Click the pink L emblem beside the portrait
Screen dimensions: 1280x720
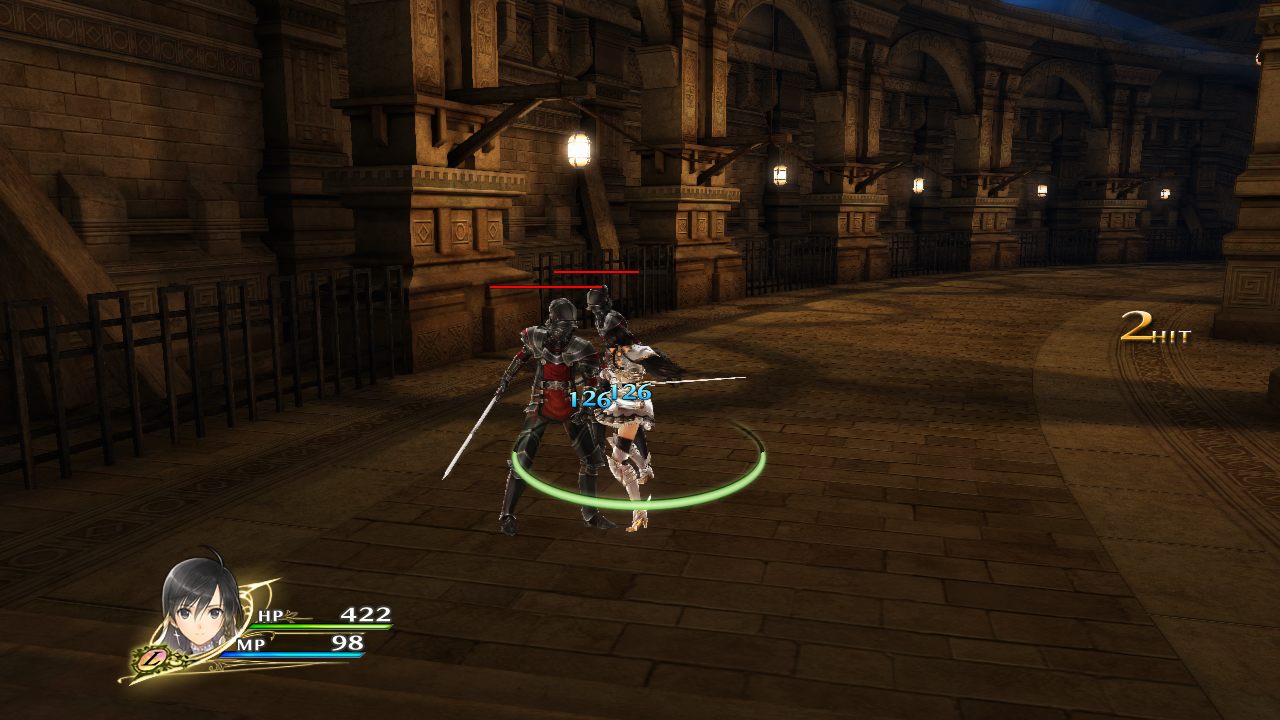[153, 658]
